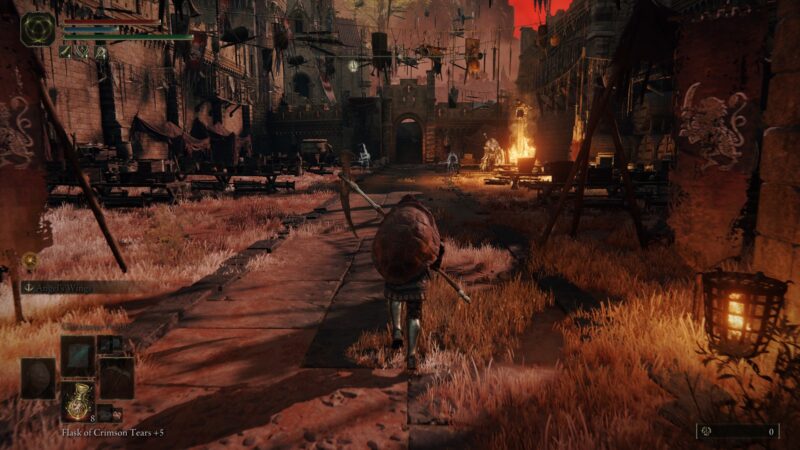Click the left-hand shield armament slot
Viewport: 800px width, 450px height.
38,378
